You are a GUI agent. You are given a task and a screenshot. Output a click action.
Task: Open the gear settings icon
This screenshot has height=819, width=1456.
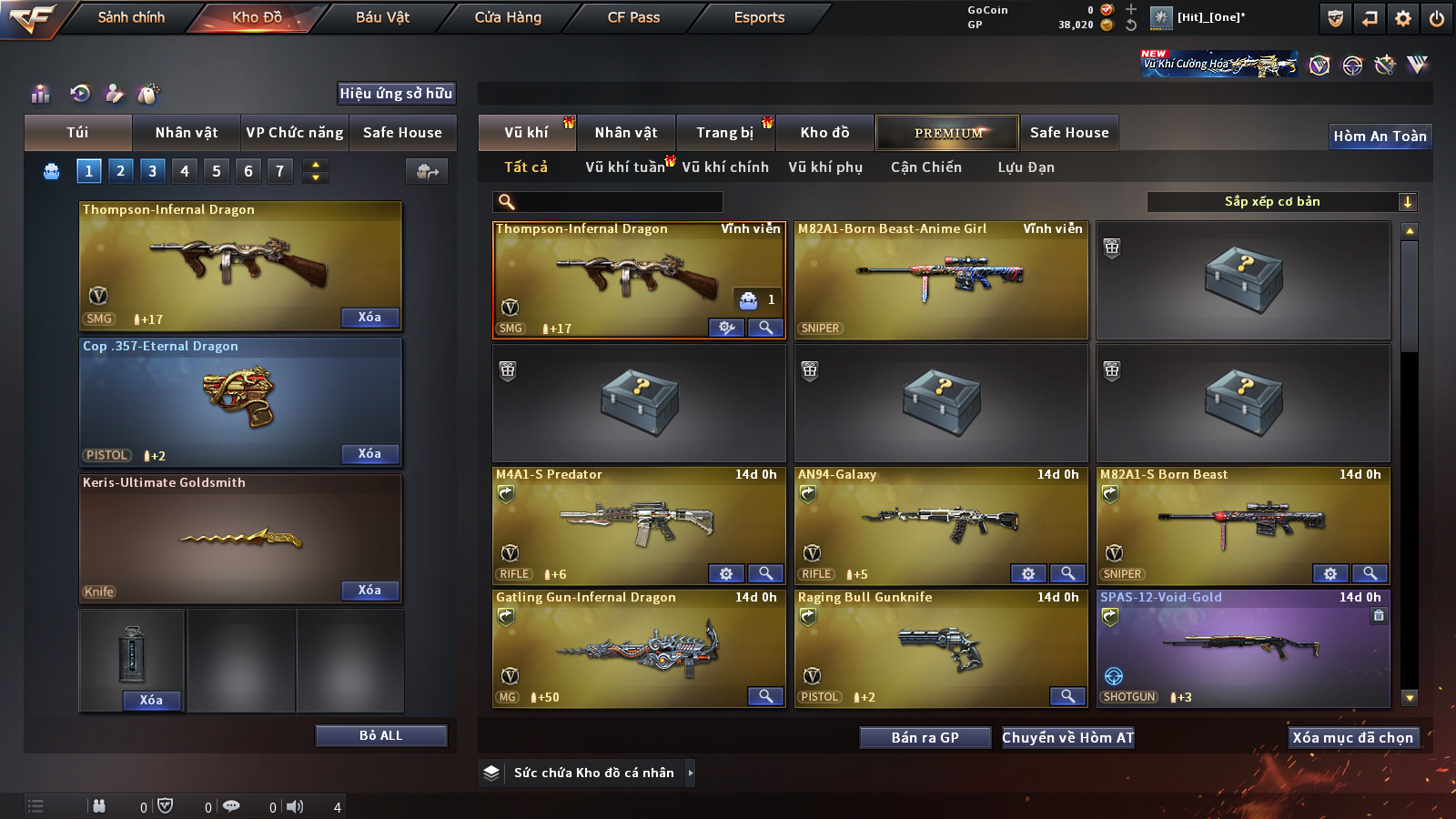1403,18
